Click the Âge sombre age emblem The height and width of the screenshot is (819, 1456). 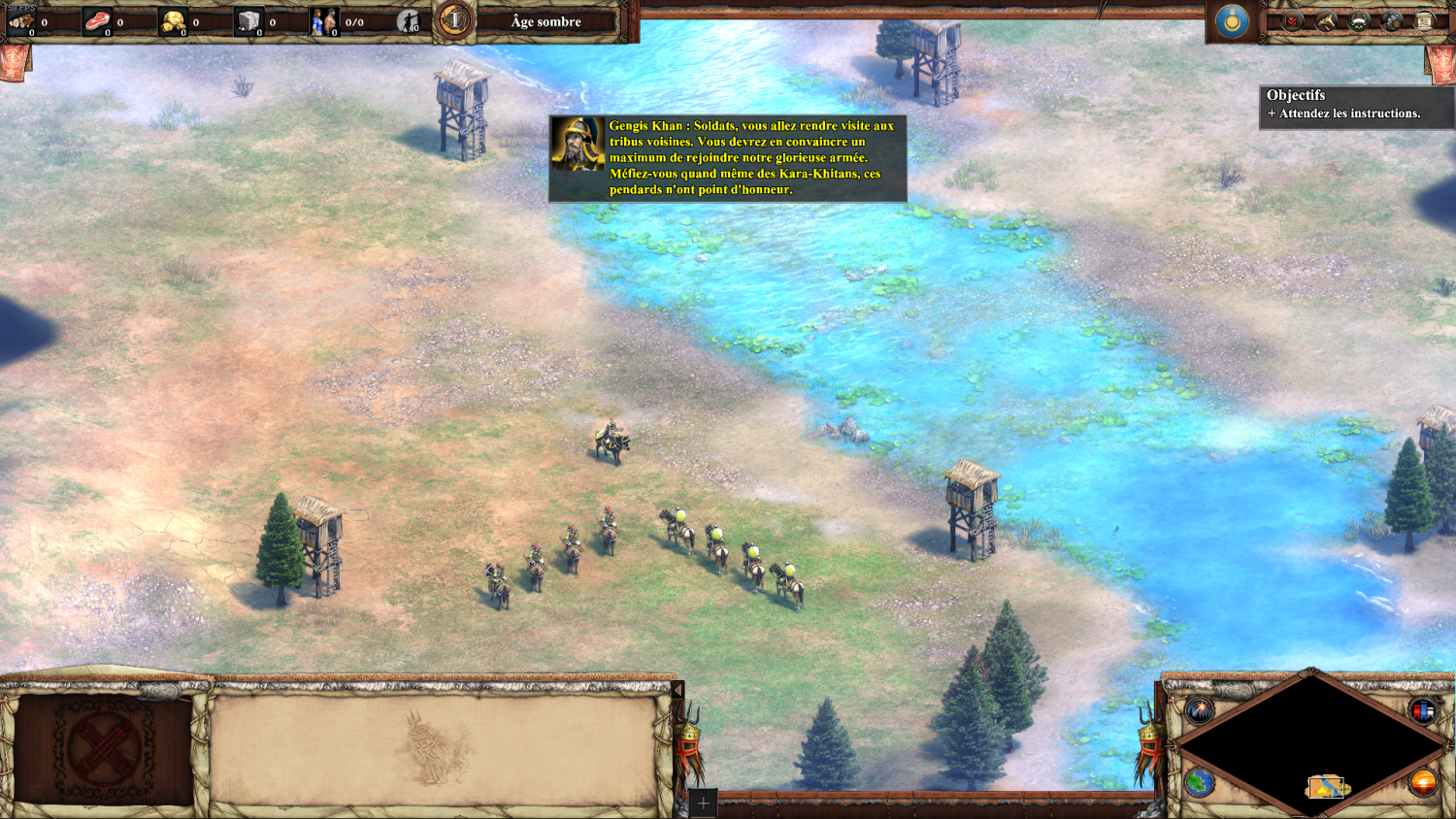coord(452,21)
